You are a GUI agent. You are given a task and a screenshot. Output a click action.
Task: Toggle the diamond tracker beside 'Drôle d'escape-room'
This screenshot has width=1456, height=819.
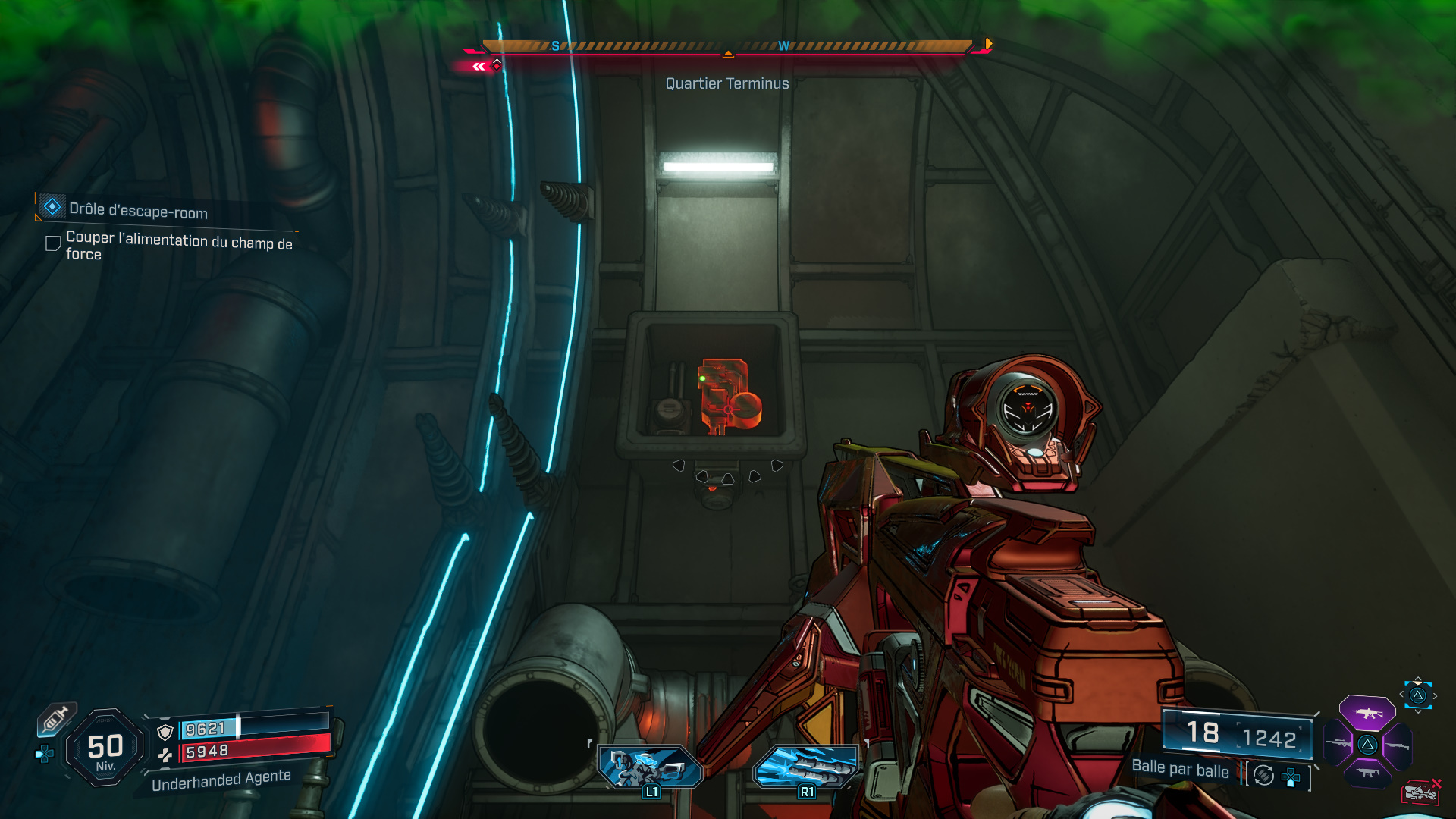(52, 206)
